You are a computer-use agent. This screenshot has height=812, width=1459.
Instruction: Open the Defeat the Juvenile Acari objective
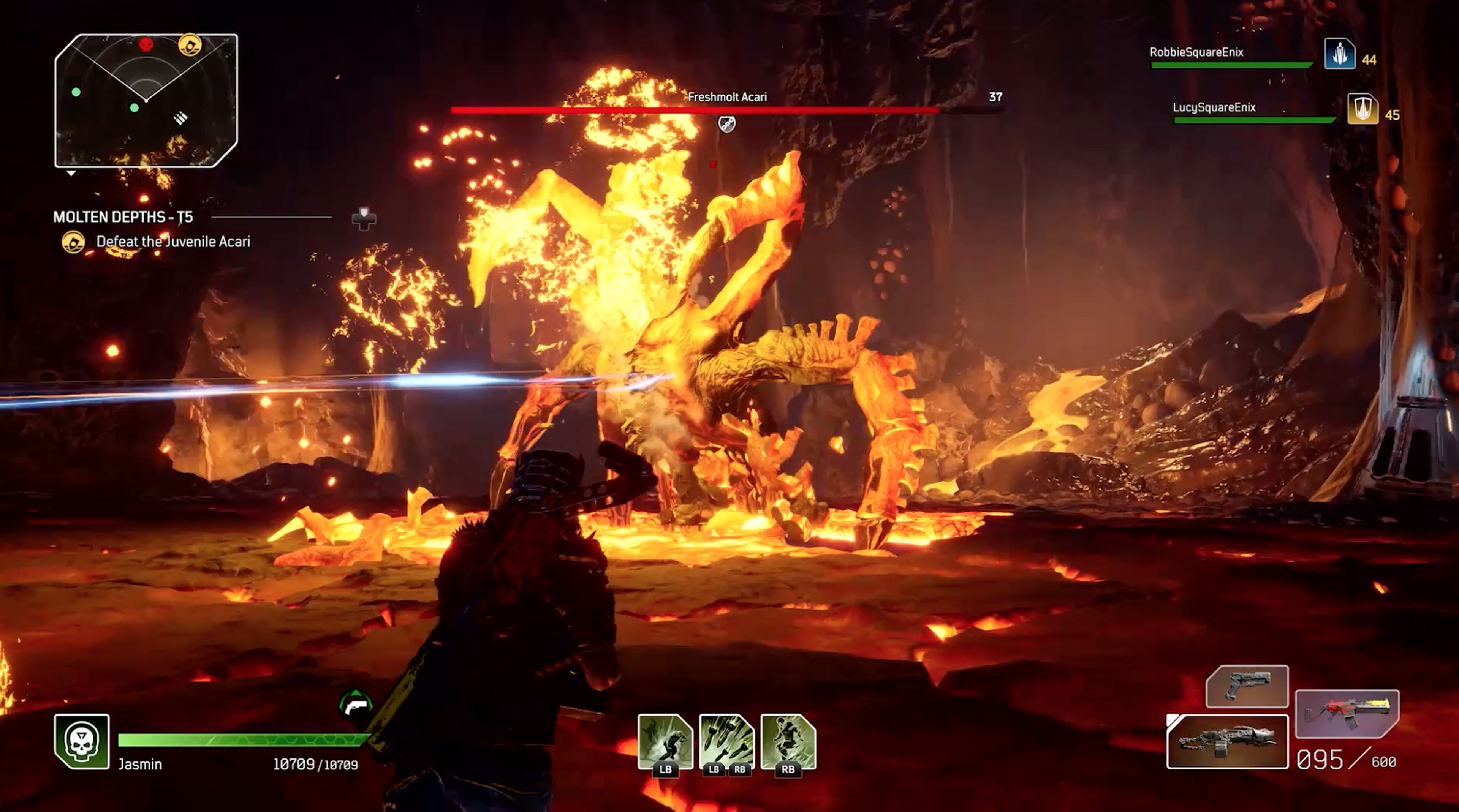tap(173, 242)
